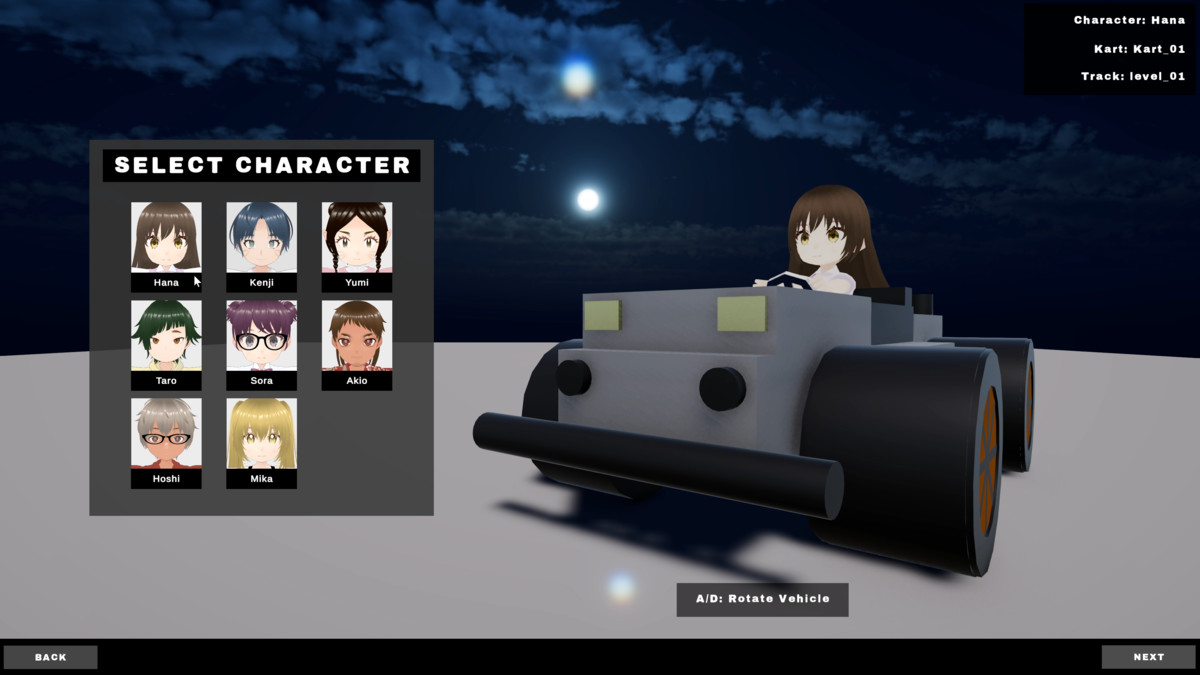Go back with the BACK button
The width and height of the screenshot is (1200, 675).
51,657
